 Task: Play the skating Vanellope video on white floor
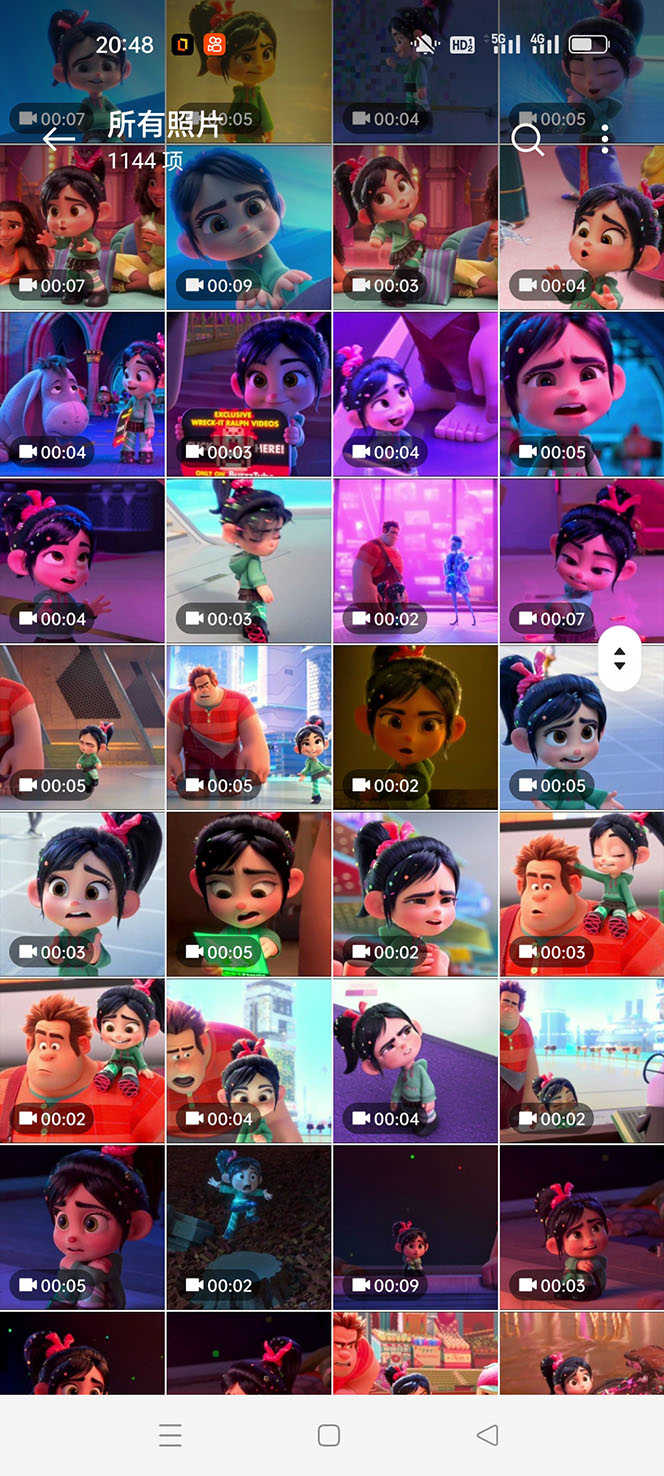(249, 560)
